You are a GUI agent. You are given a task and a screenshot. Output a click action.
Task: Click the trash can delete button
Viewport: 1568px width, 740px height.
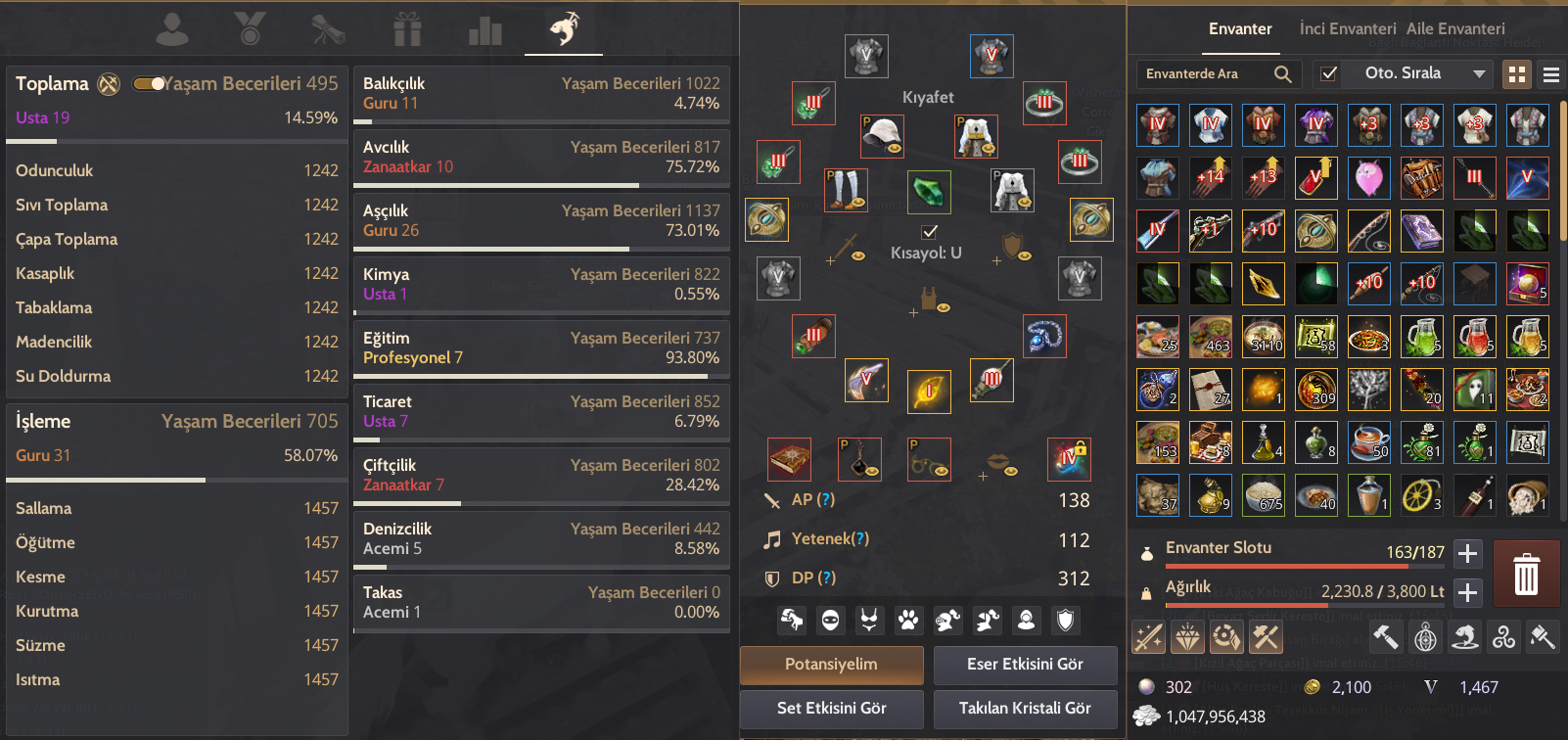coord(1526,574)
